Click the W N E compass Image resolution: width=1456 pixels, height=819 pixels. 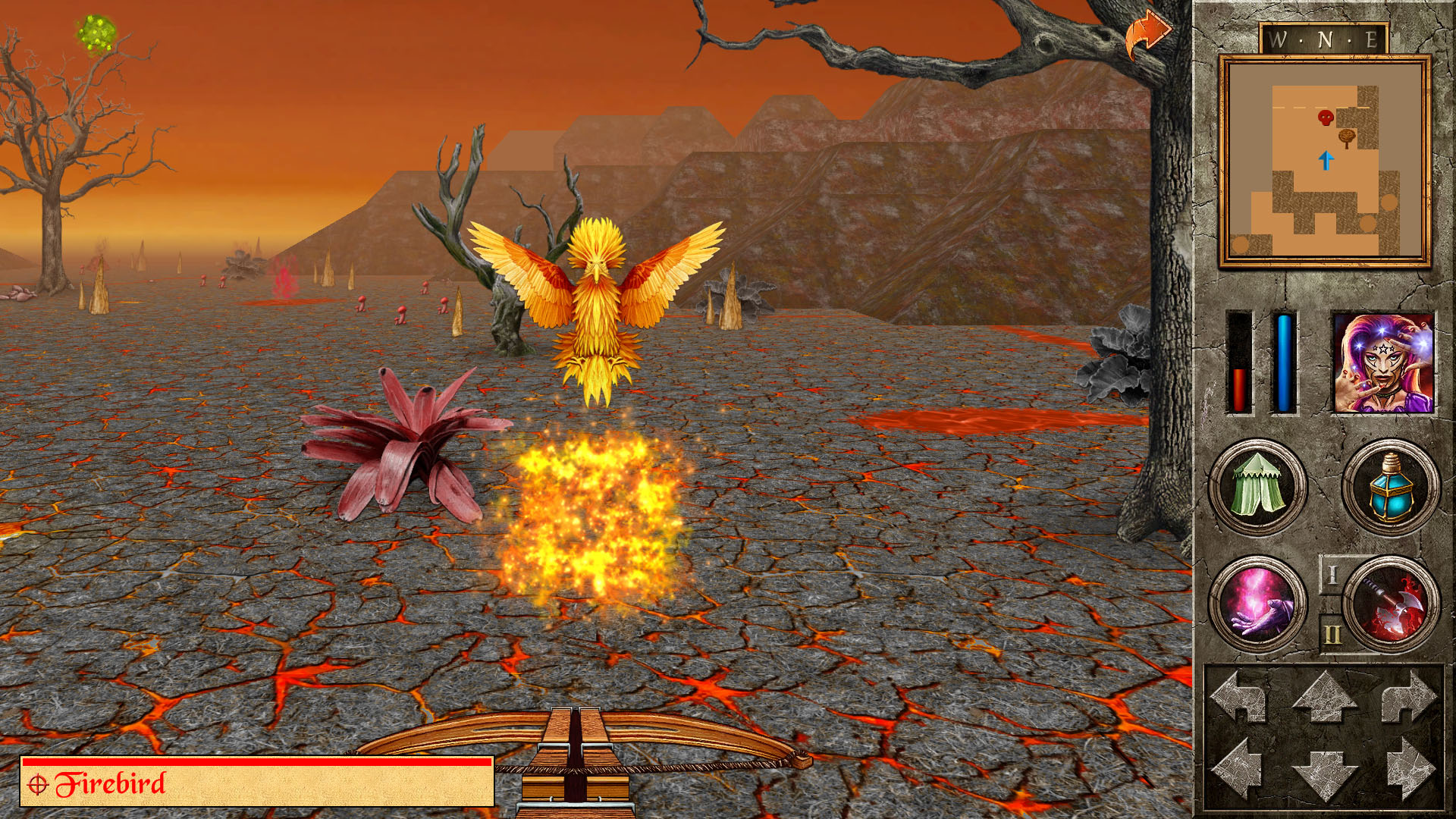[1324, 39]
